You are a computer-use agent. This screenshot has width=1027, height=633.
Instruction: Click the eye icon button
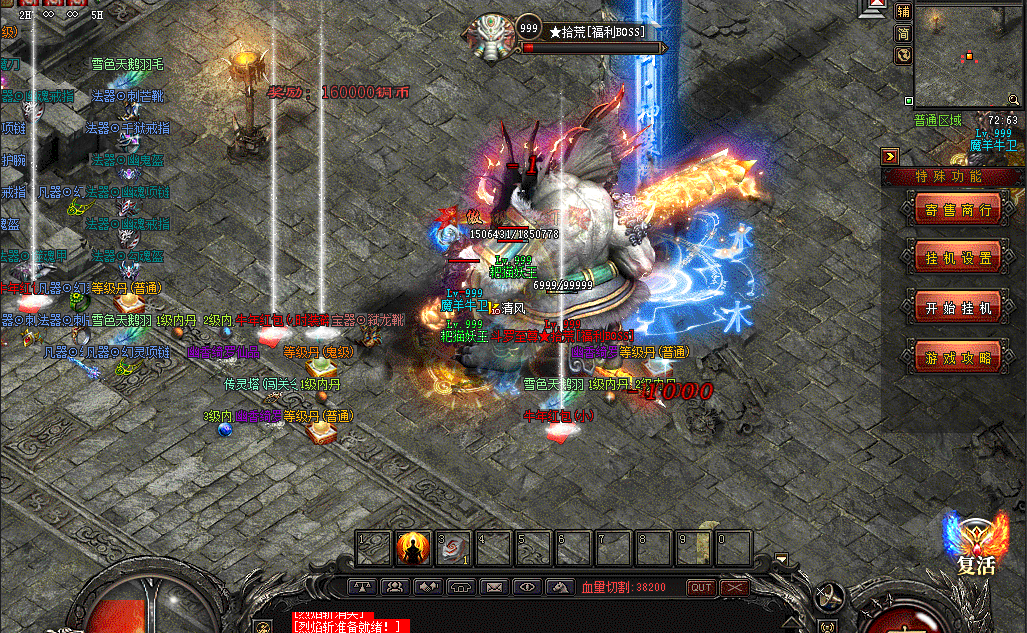coord(526,587)
